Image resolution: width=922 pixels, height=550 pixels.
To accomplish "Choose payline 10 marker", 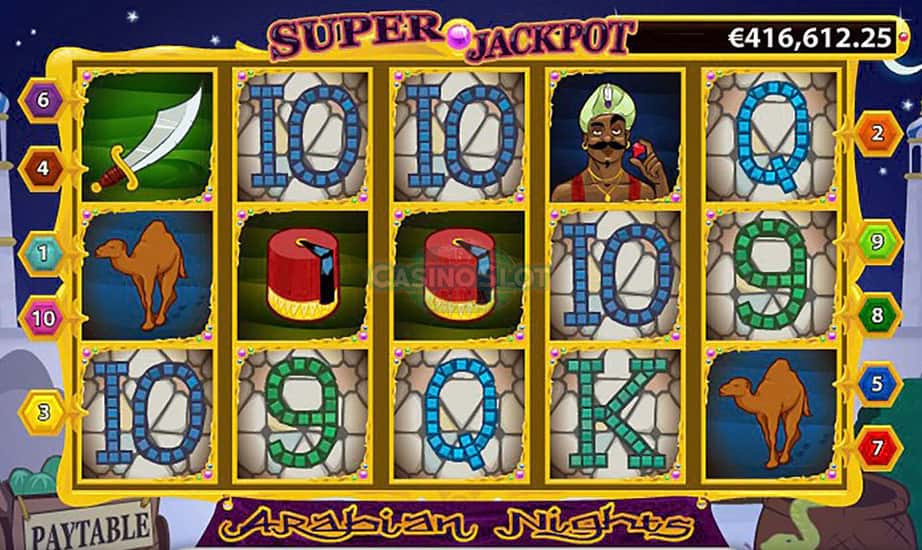I will point(42,318).
